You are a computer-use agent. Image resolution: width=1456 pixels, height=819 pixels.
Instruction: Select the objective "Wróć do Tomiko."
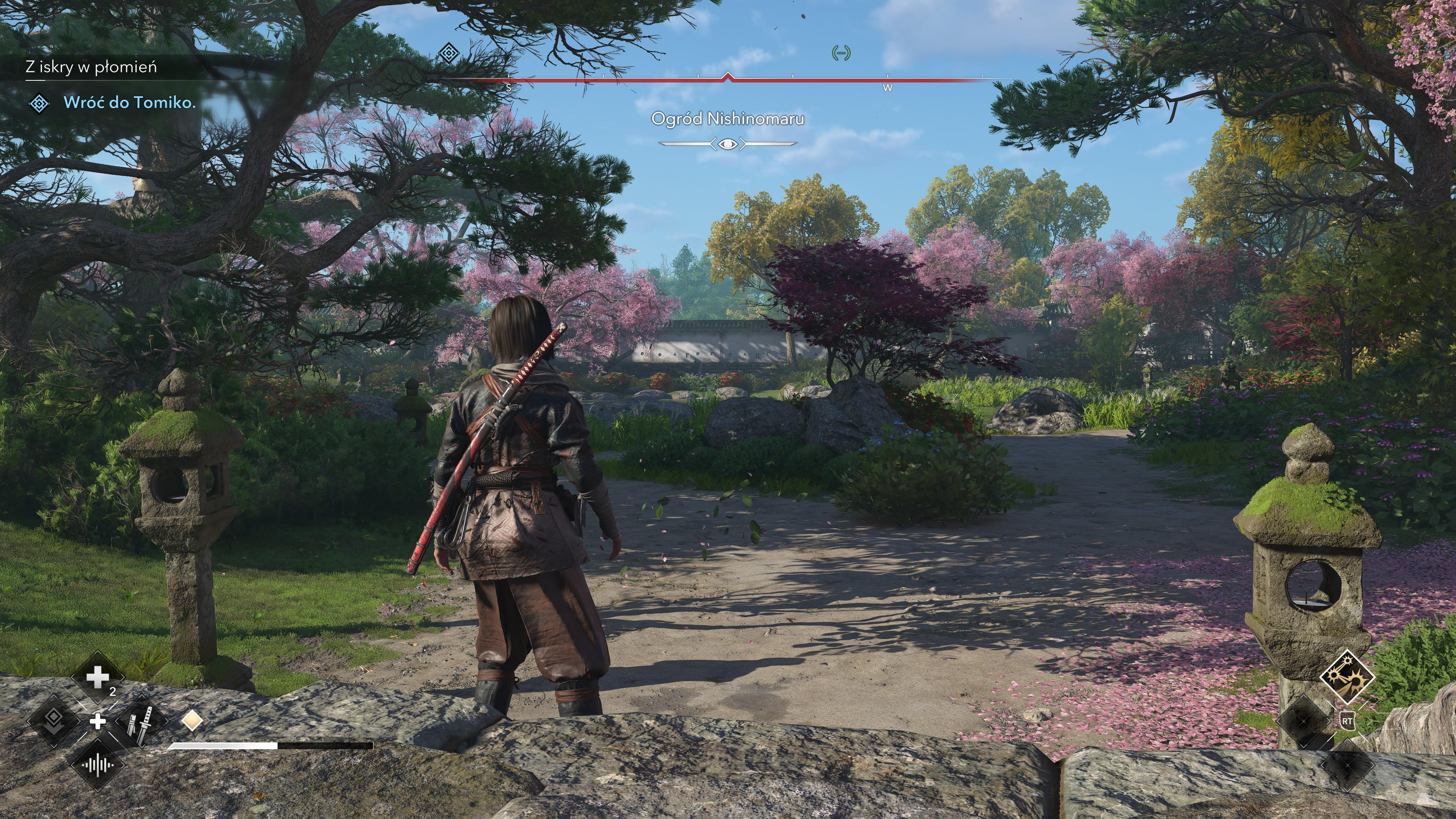(x=129, y=102)
